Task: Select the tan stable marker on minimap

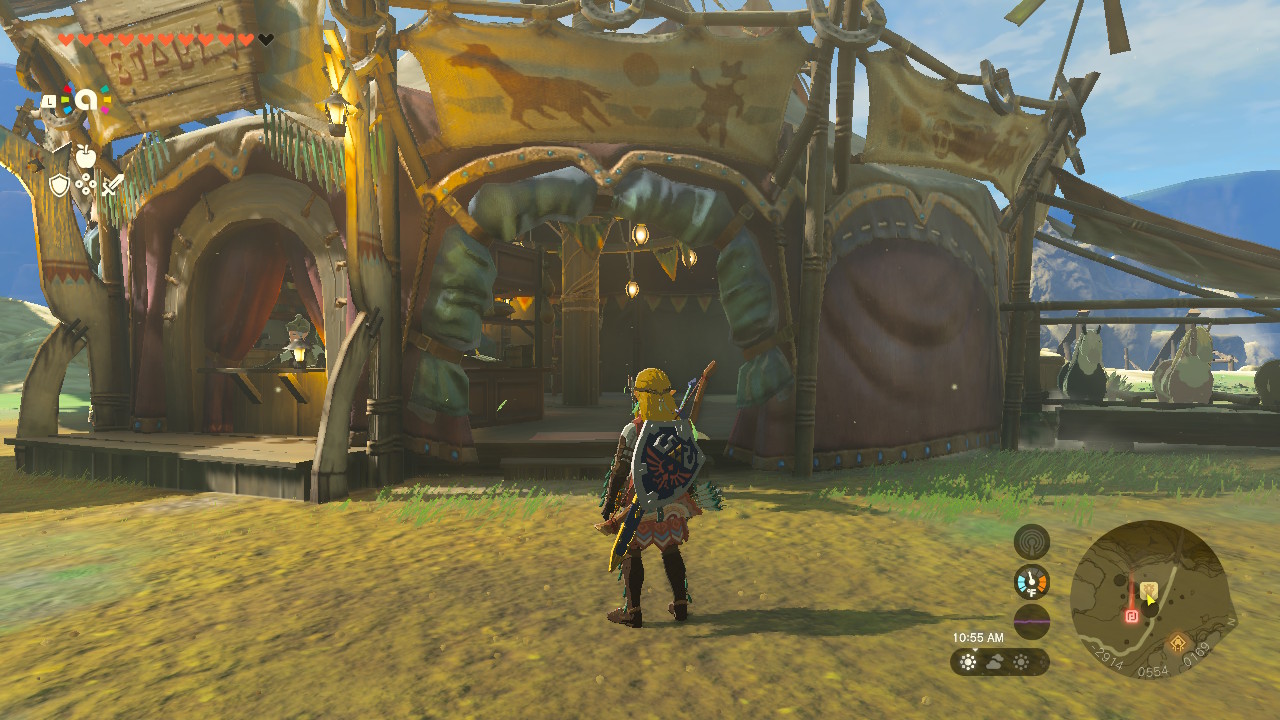Action: [x=1149, y=590]
